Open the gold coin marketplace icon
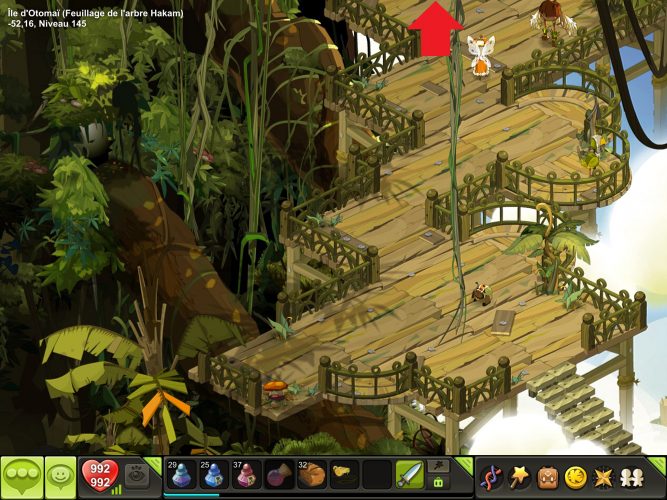Screen dimensions: 667x500 (576, 476)
